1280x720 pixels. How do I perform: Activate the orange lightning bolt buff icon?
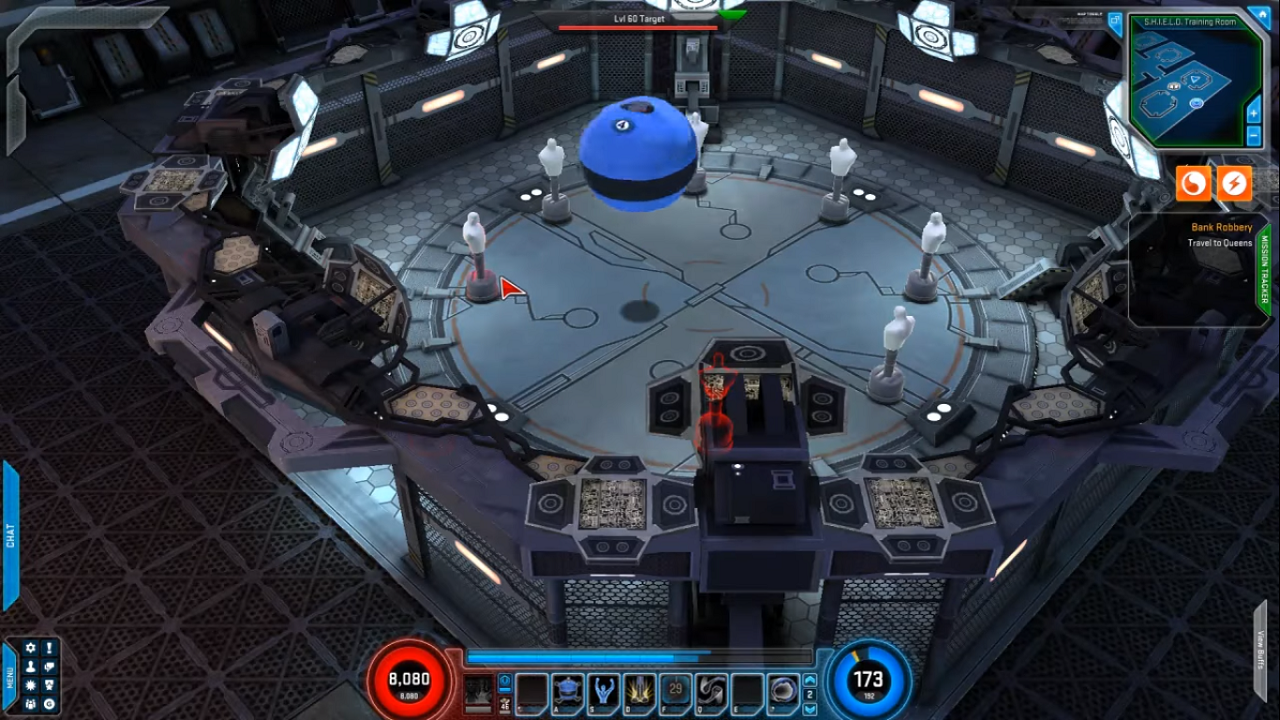[x=1235, y=184]
